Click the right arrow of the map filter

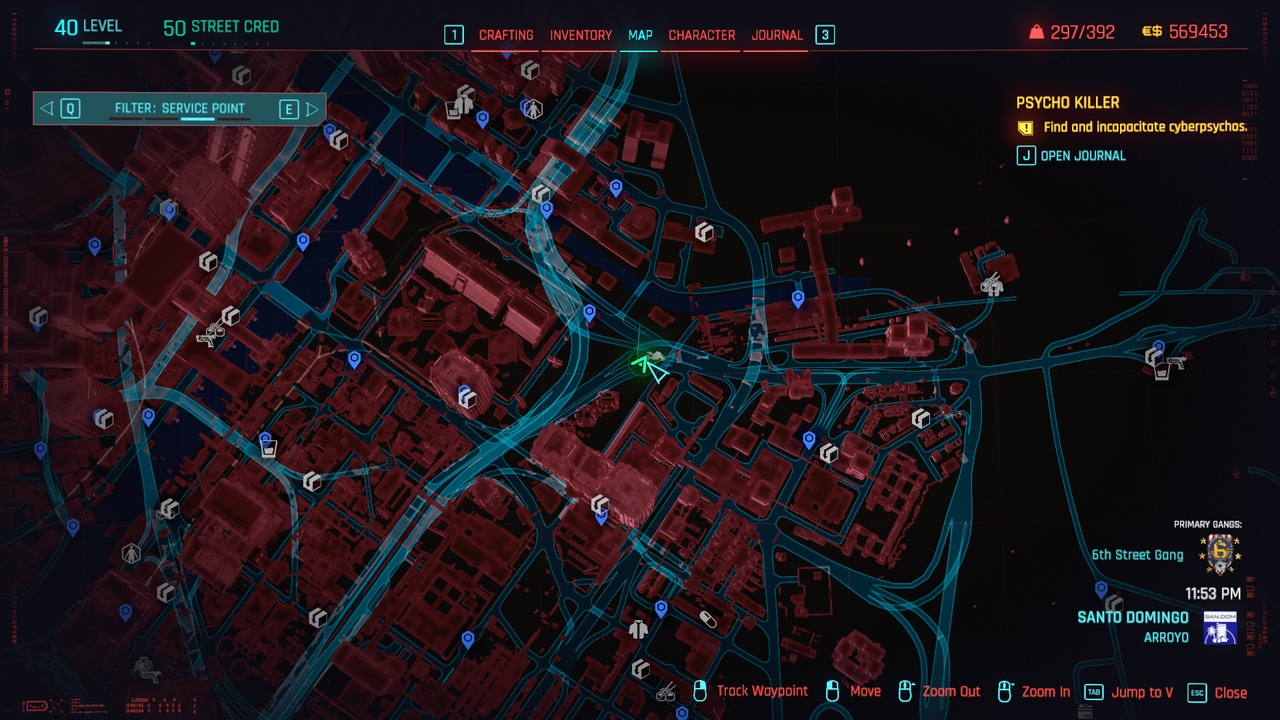[313, 108]
